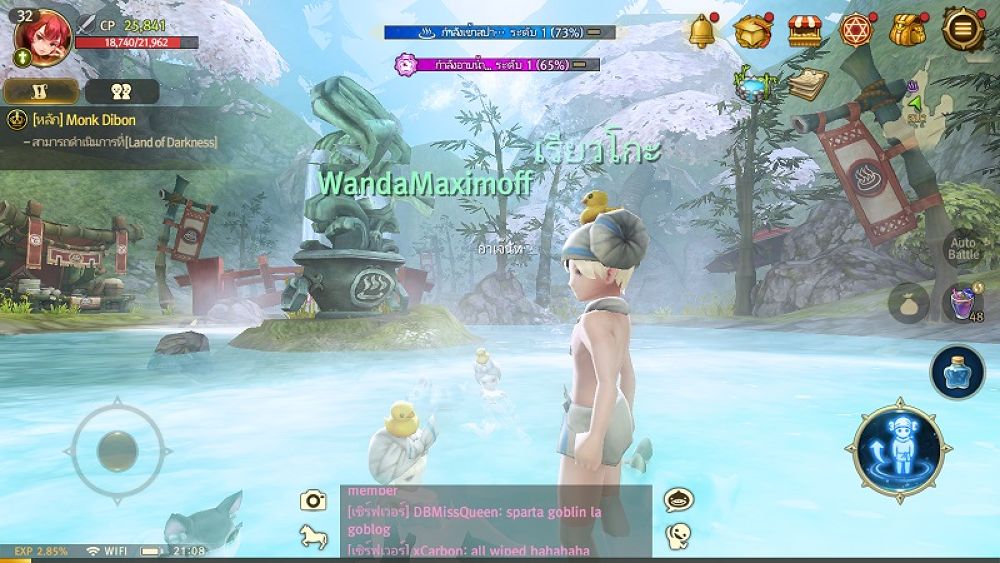The image size is (1000, 563).
Task: Open the stacked papers icon
Action: pyautogui.click(x=806, y=84)
